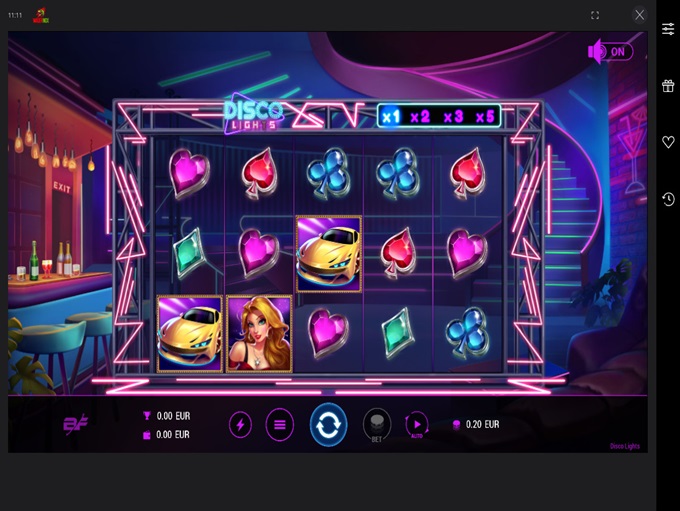Screen dimensions: 680x511
Task: Open the gift box bonuses icon
Action: (668, 86)
